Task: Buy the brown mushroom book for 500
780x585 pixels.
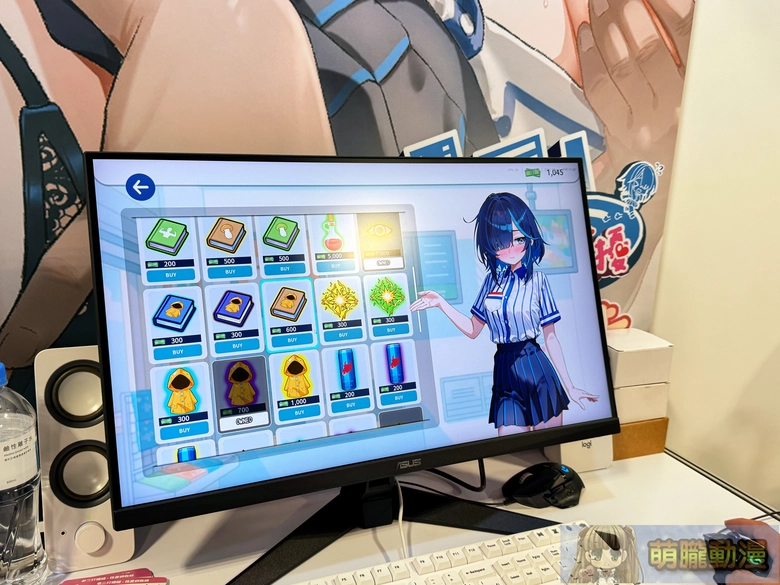Action: coord(229,271)
